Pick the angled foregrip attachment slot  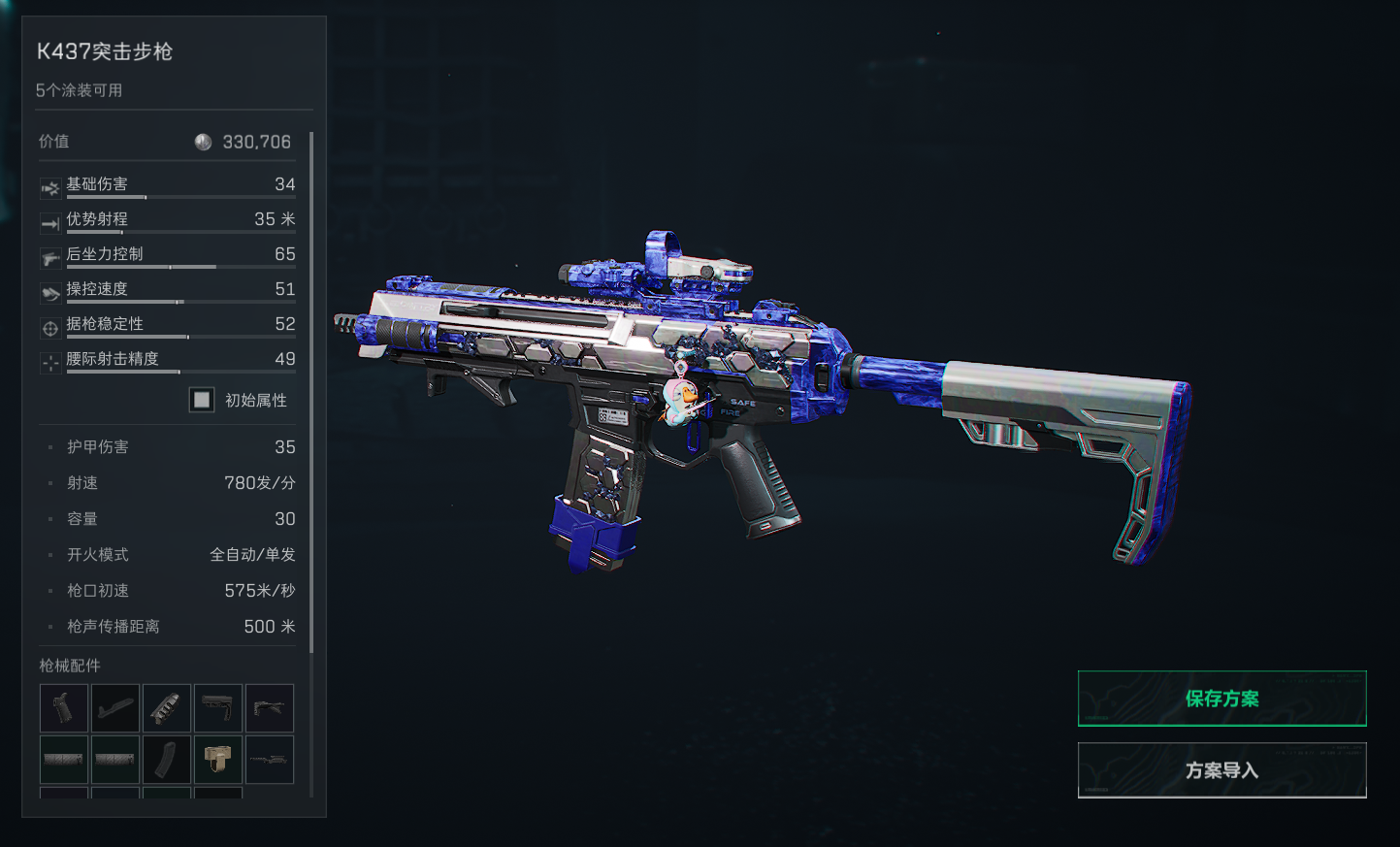[270, 707]
